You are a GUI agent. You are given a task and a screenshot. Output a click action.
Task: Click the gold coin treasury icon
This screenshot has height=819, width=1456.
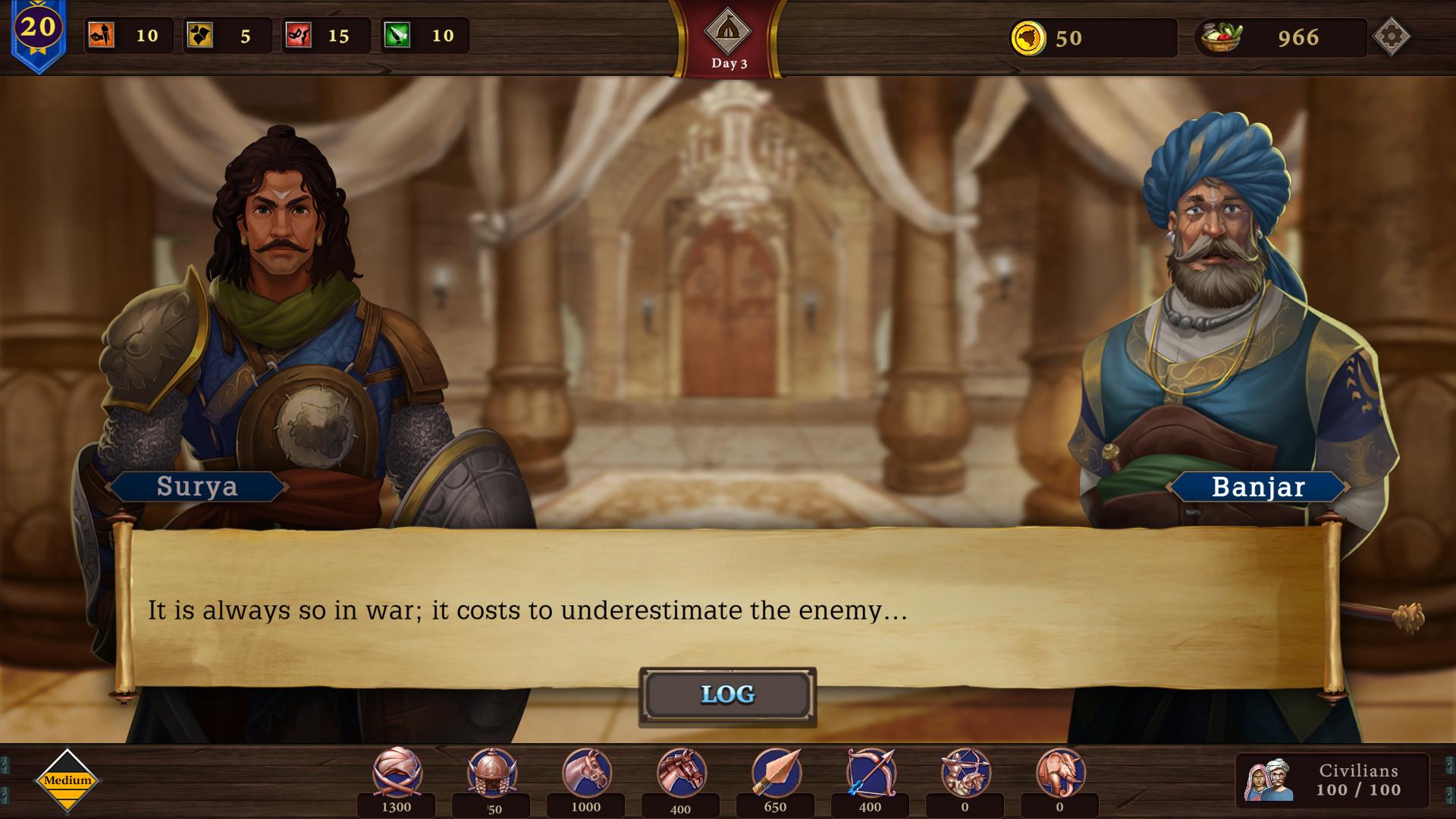[x=1028, y=37]
